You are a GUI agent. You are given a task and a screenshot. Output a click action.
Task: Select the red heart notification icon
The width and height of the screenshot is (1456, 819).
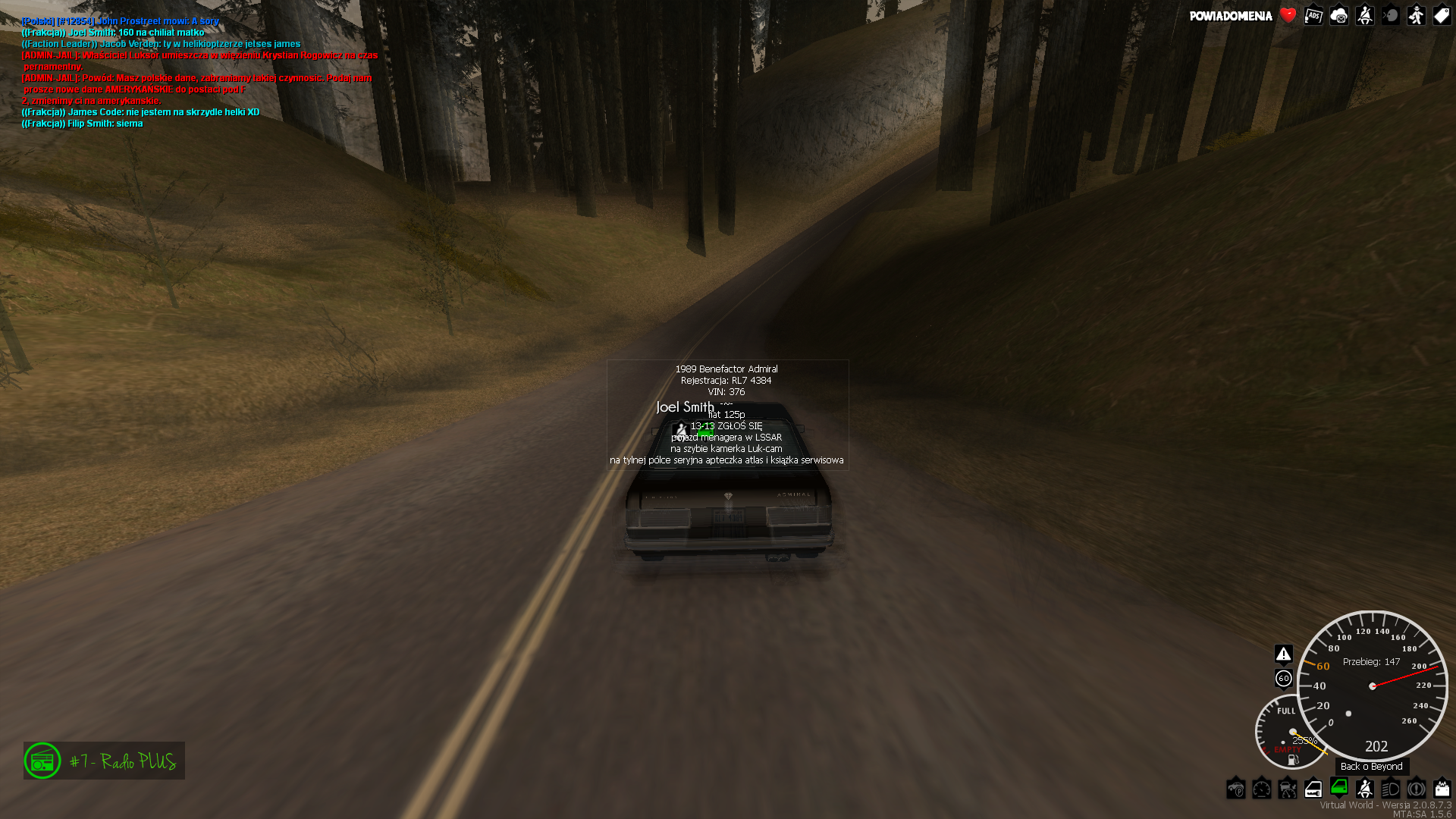click(x=1288, y=15)
